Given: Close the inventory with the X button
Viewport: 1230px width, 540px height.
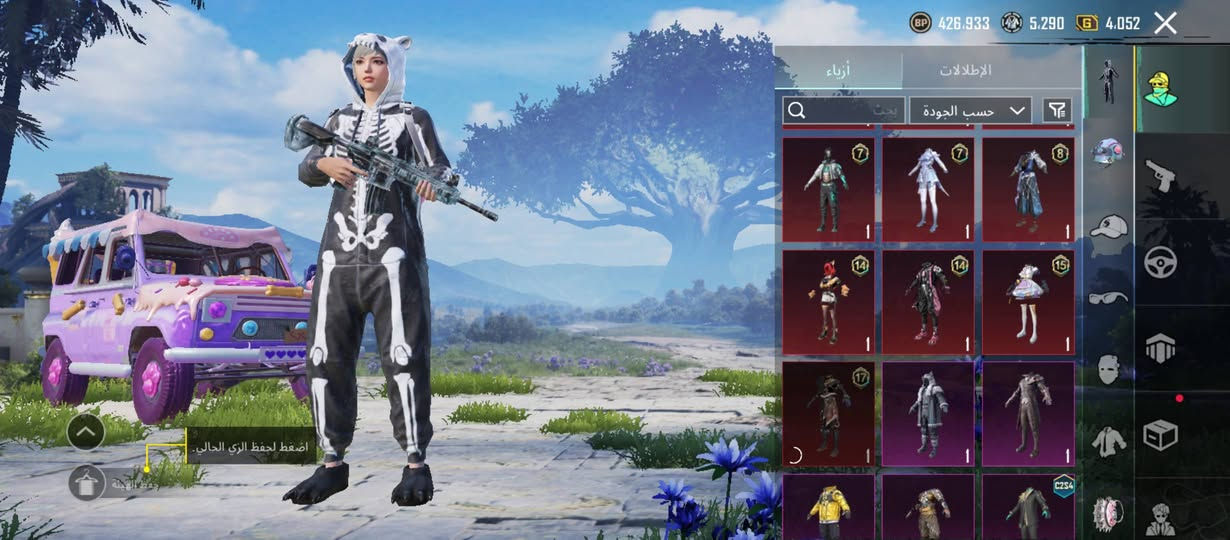Looking at the screenshot, I should coord(1165,23).
